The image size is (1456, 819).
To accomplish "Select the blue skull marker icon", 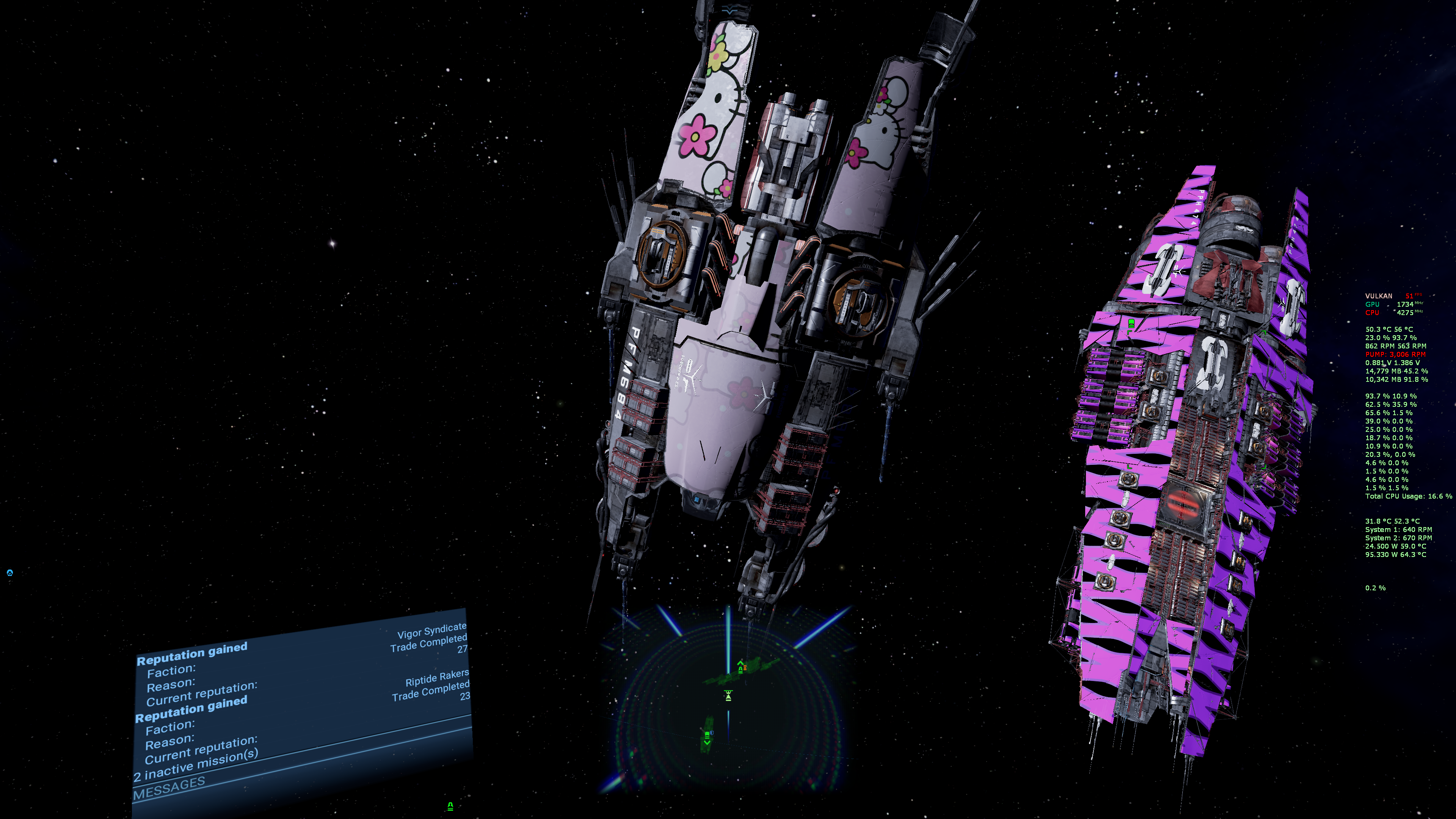I will 9,573.
